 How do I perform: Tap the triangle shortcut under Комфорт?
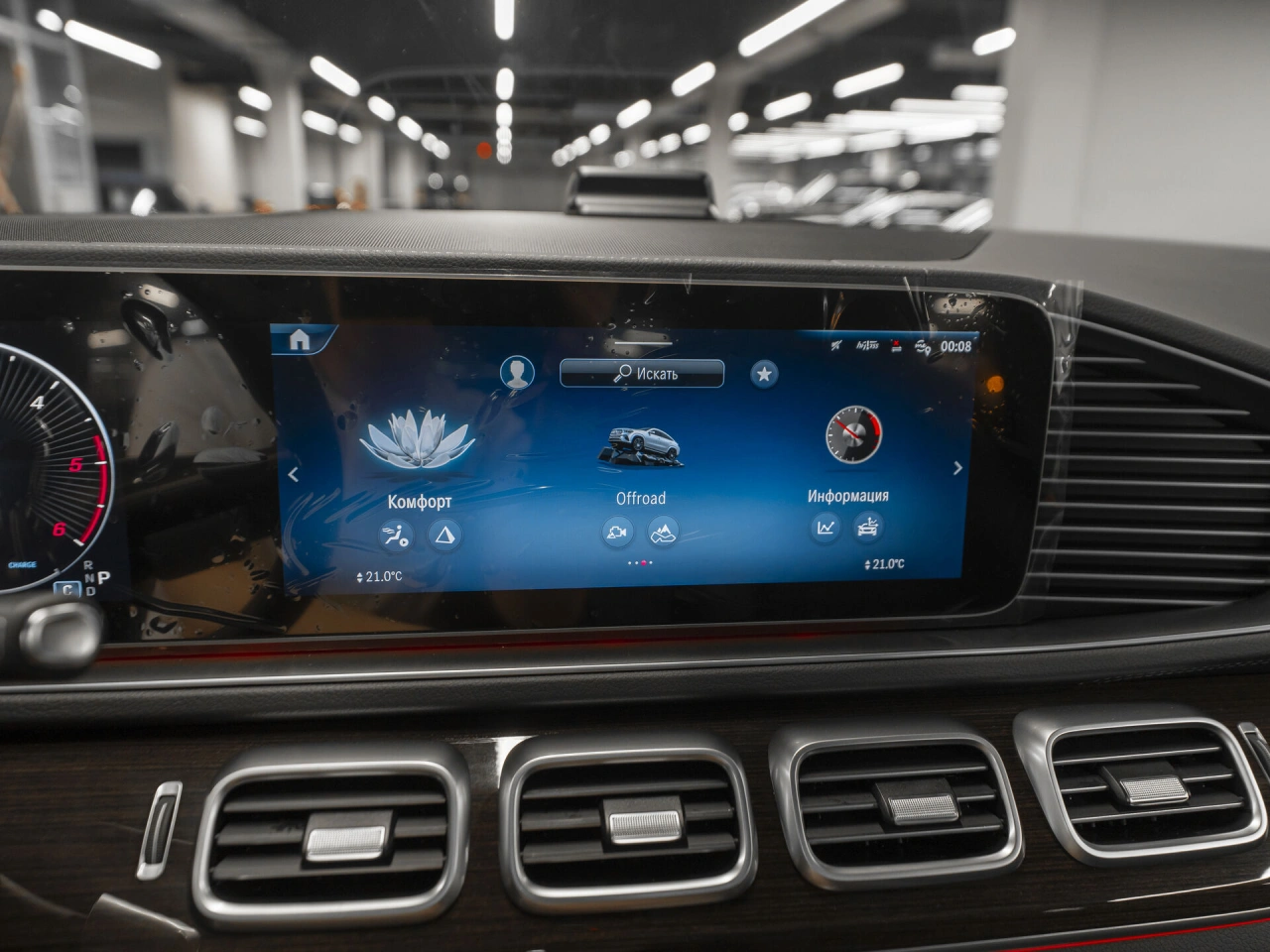[x=445, y=536]
